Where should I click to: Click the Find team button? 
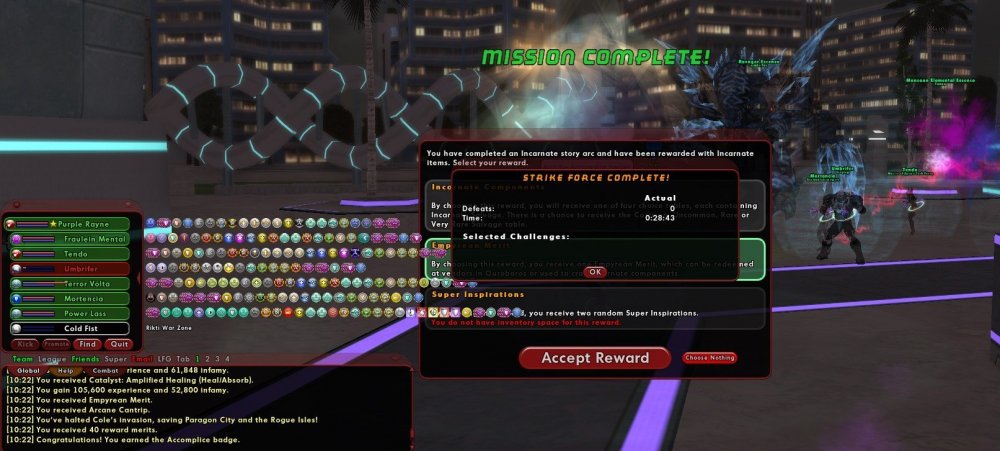pyautogui.click(x=86, y=344)
